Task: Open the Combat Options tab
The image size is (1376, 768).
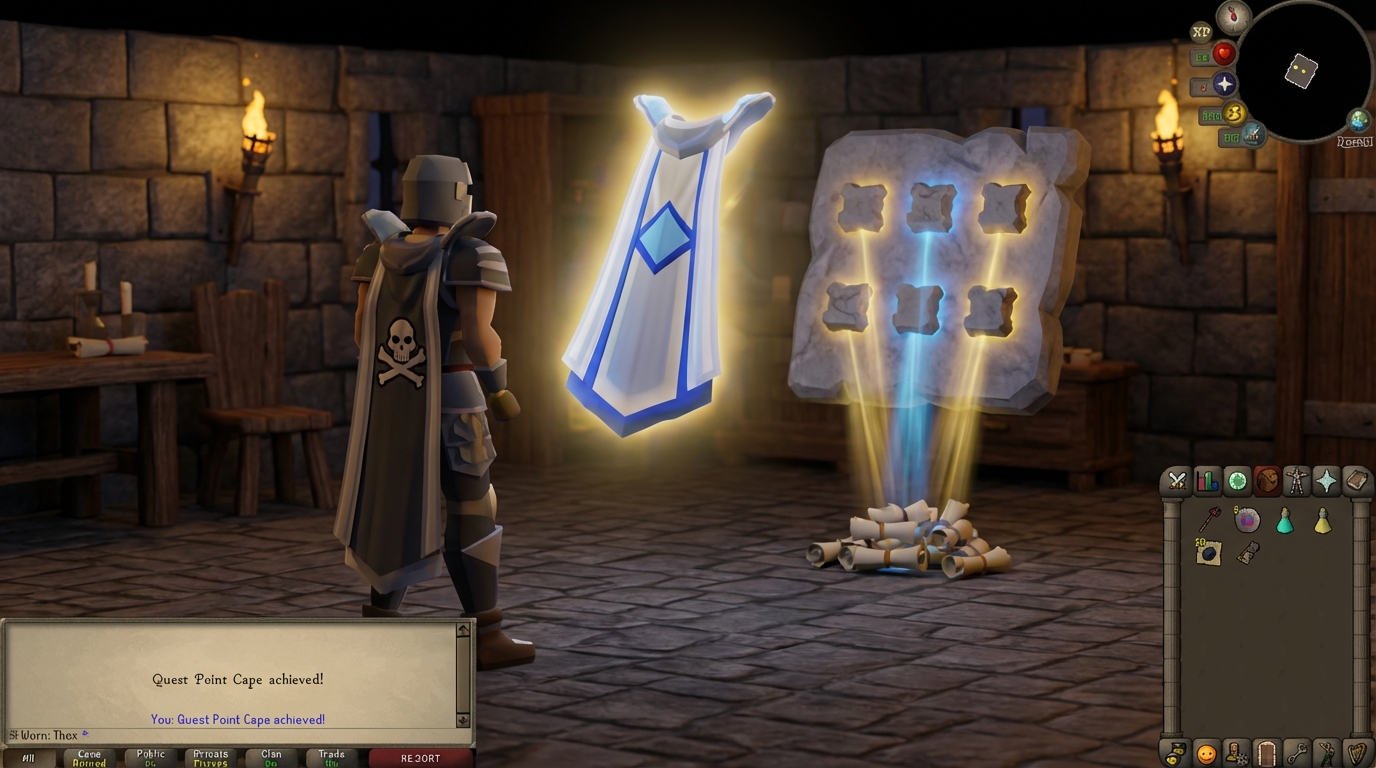Action: 1177,481
